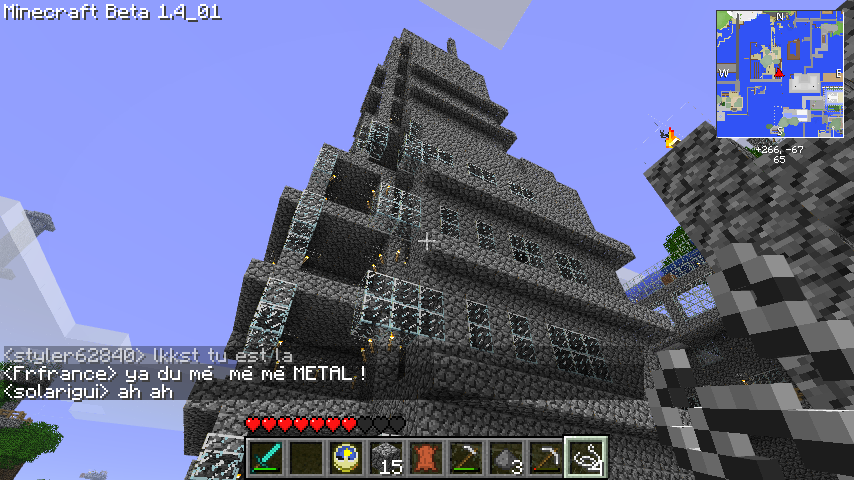The image size is (854, 480).
Task: Choose the clock in the hotbar
Action: click(x=346, y=458)
